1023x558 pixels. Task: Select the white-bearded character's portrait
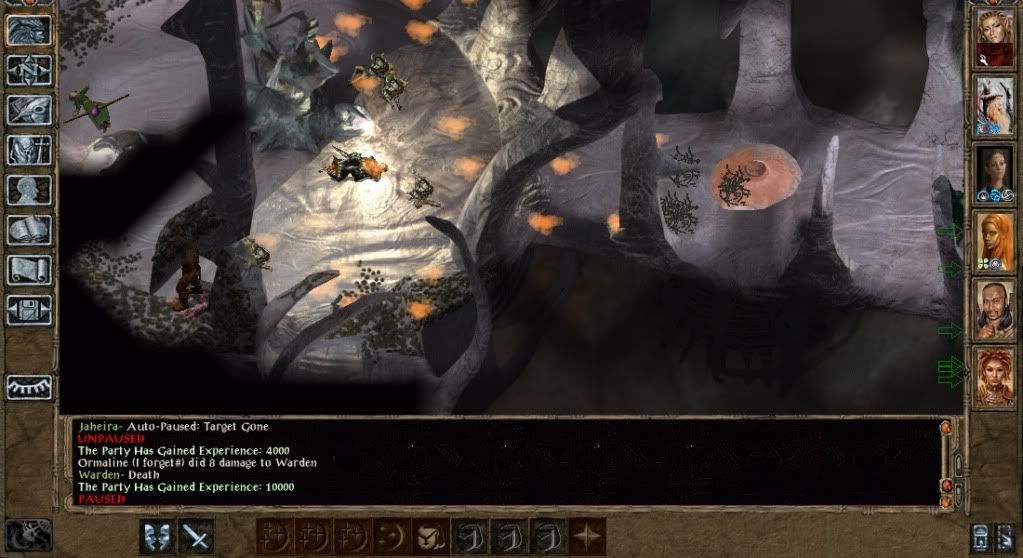[995, 106]
